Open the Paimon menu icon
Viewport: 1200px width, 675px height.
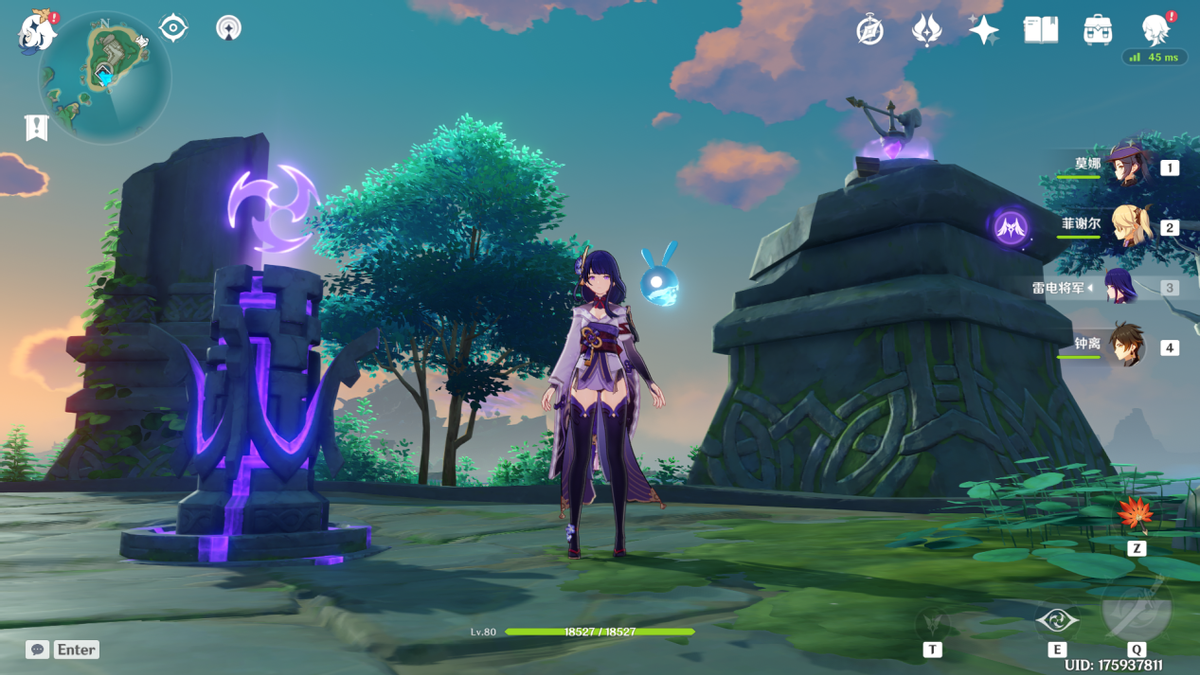pos(37,32)
